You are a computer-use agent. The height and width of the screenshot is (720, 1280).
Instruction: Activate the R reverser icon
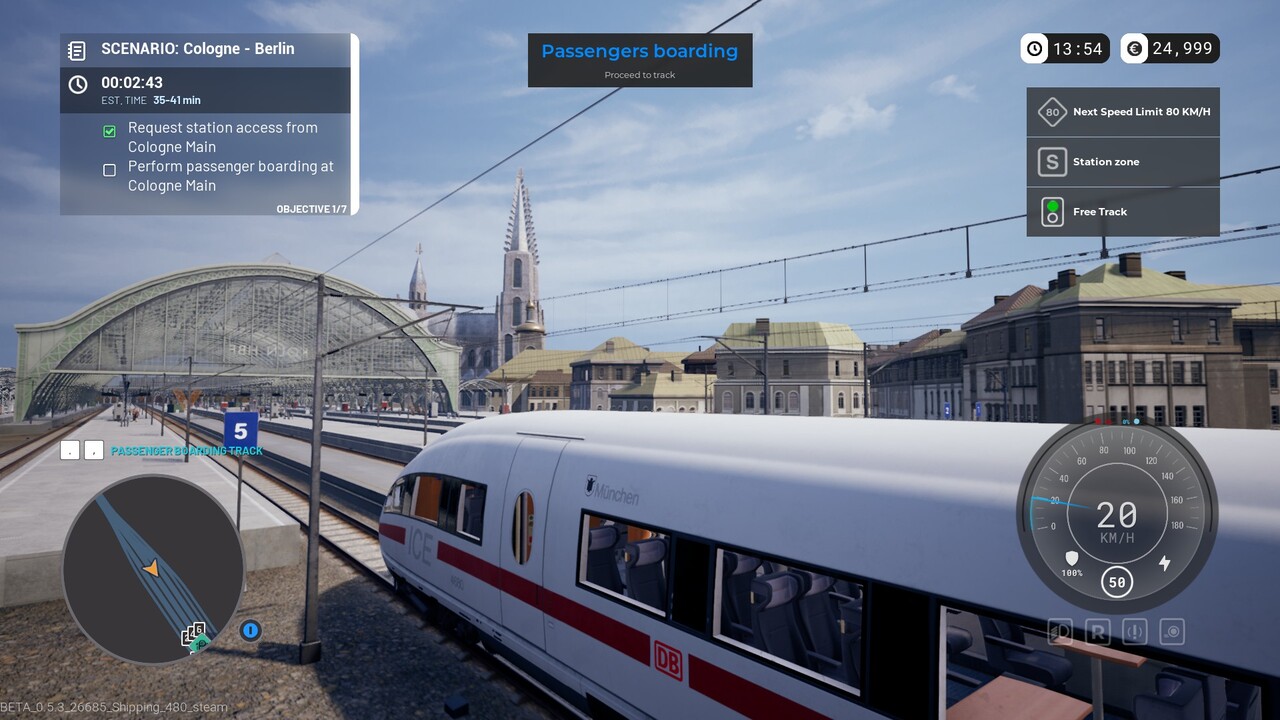pyautogui.click(x=1098, y=632)
